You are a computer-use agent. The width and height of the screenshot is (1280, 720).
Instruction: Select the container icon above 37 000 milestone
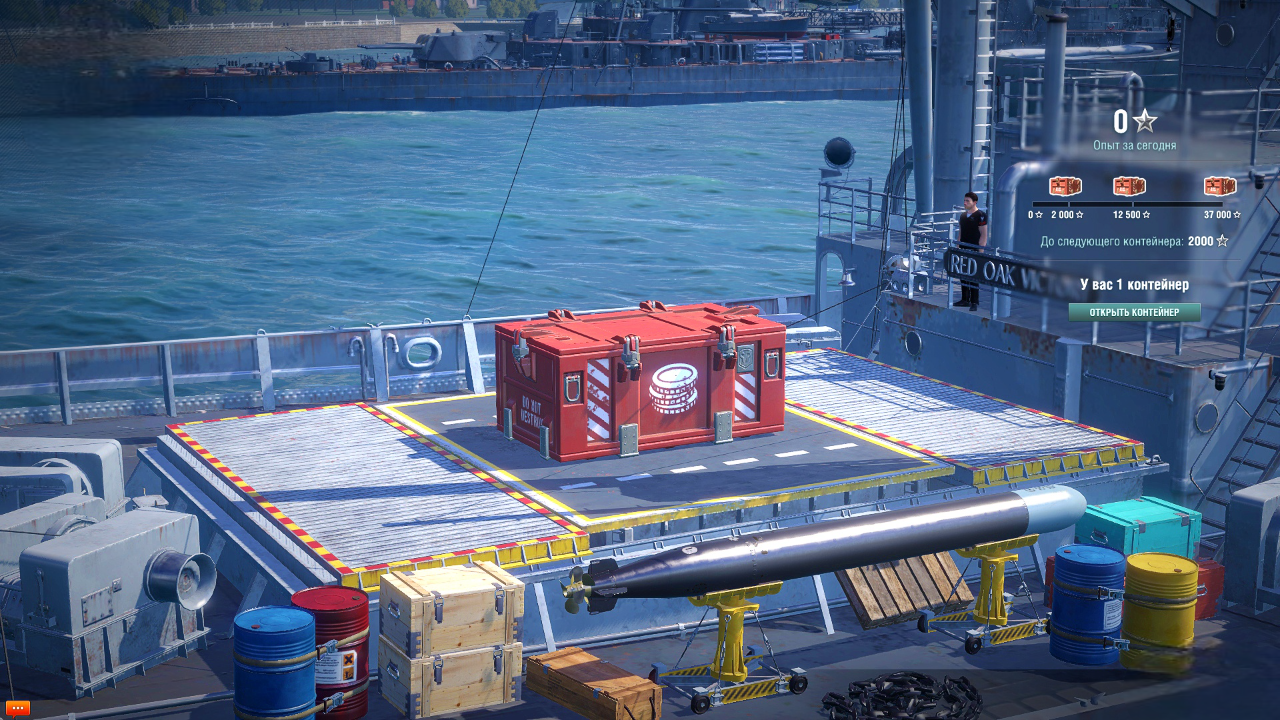[1220, 186]
